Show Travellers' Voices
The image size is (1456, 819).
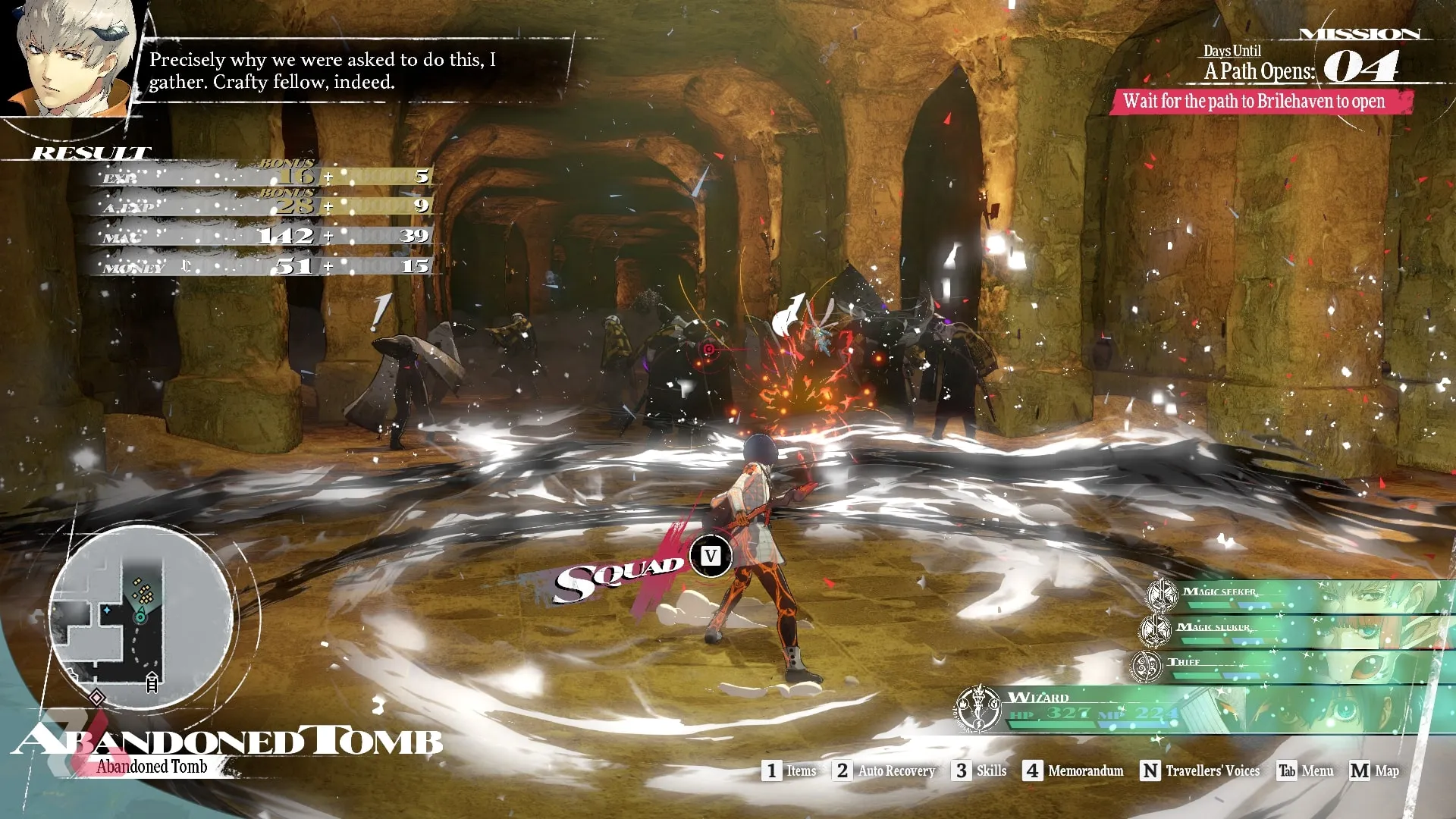[1200, 770]
